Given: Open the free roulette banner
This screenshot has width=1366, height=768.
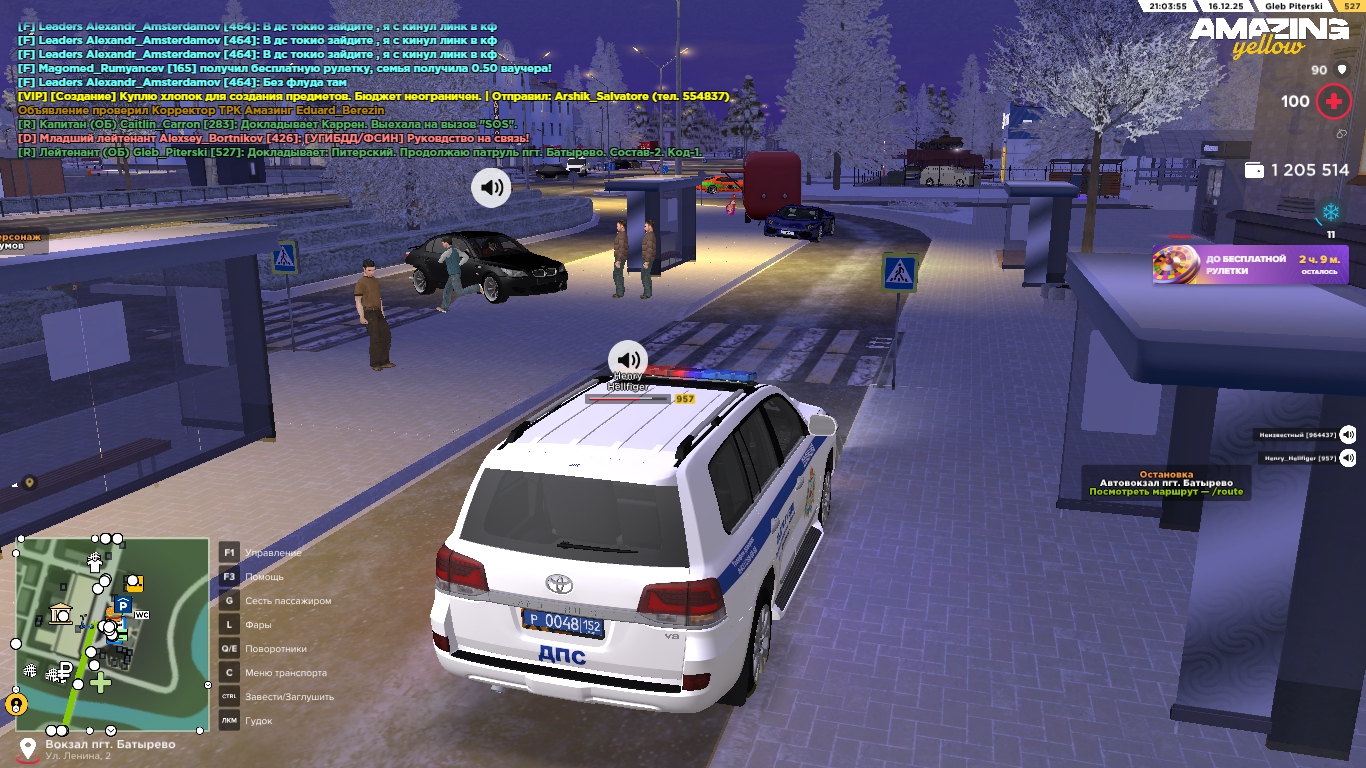Looking at the screenshot, I should pos(1250,265).
